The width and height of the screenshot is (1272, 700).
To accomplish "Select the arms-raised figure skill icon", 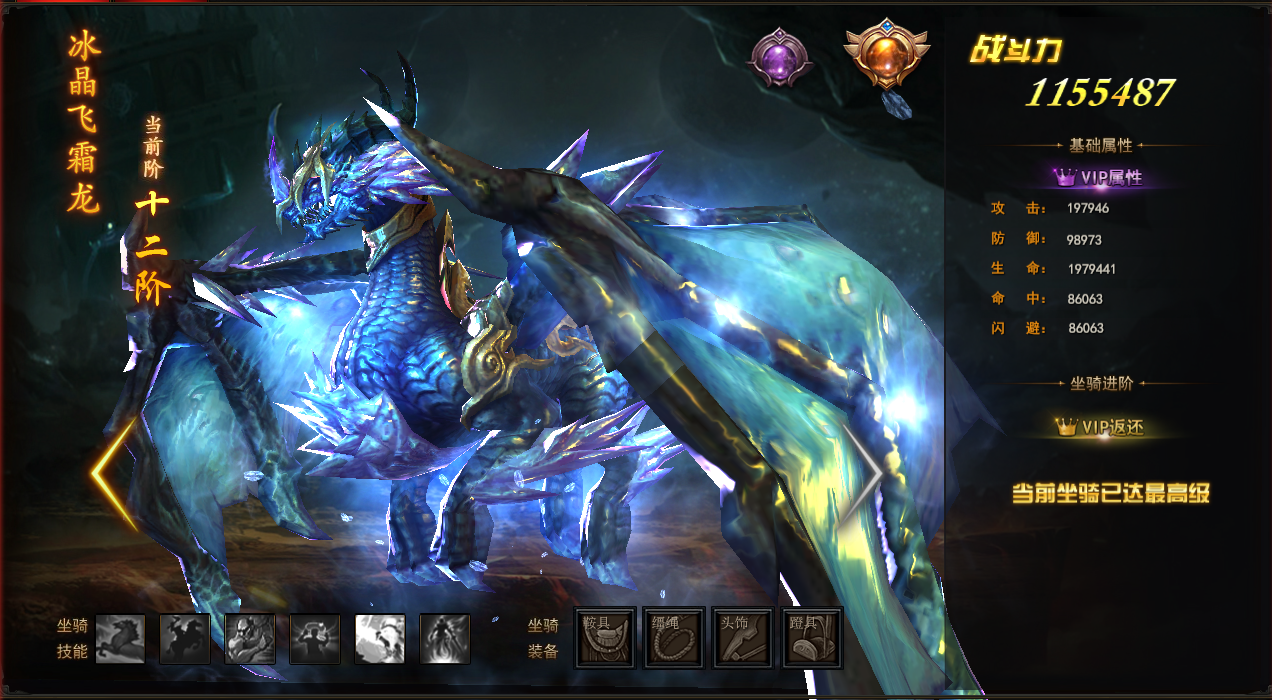I will click(x=315, y=639).
